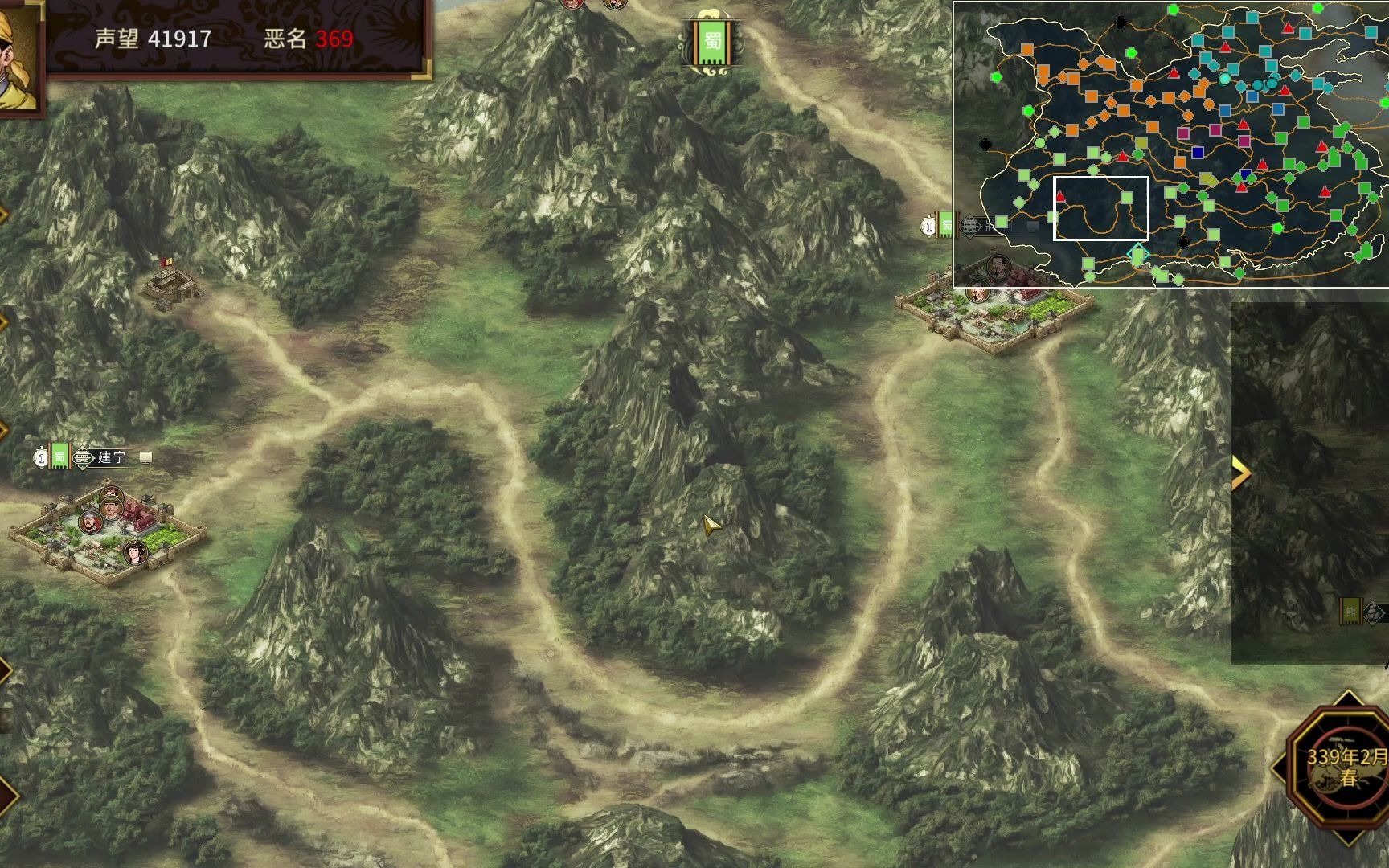The width and height of the screenshot is (1389, 868).
Task: Click the small screen icon beside 建宁
Action: pos(145,457)
